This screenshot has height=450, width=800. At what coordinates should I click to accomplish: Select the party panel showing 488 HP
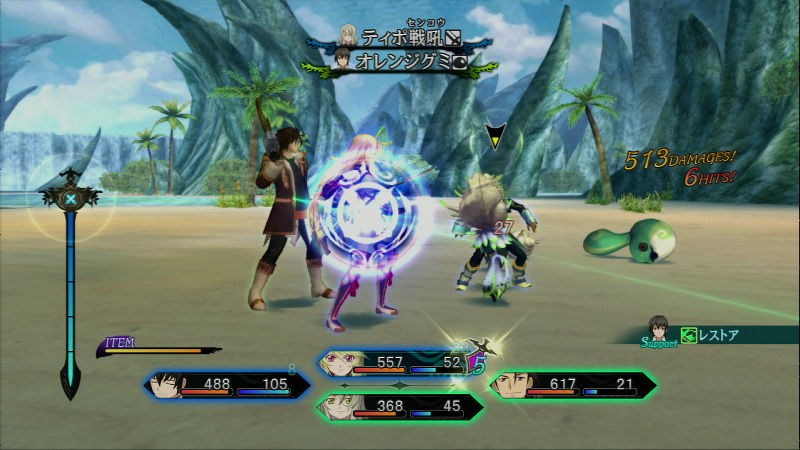click(228, 385)
